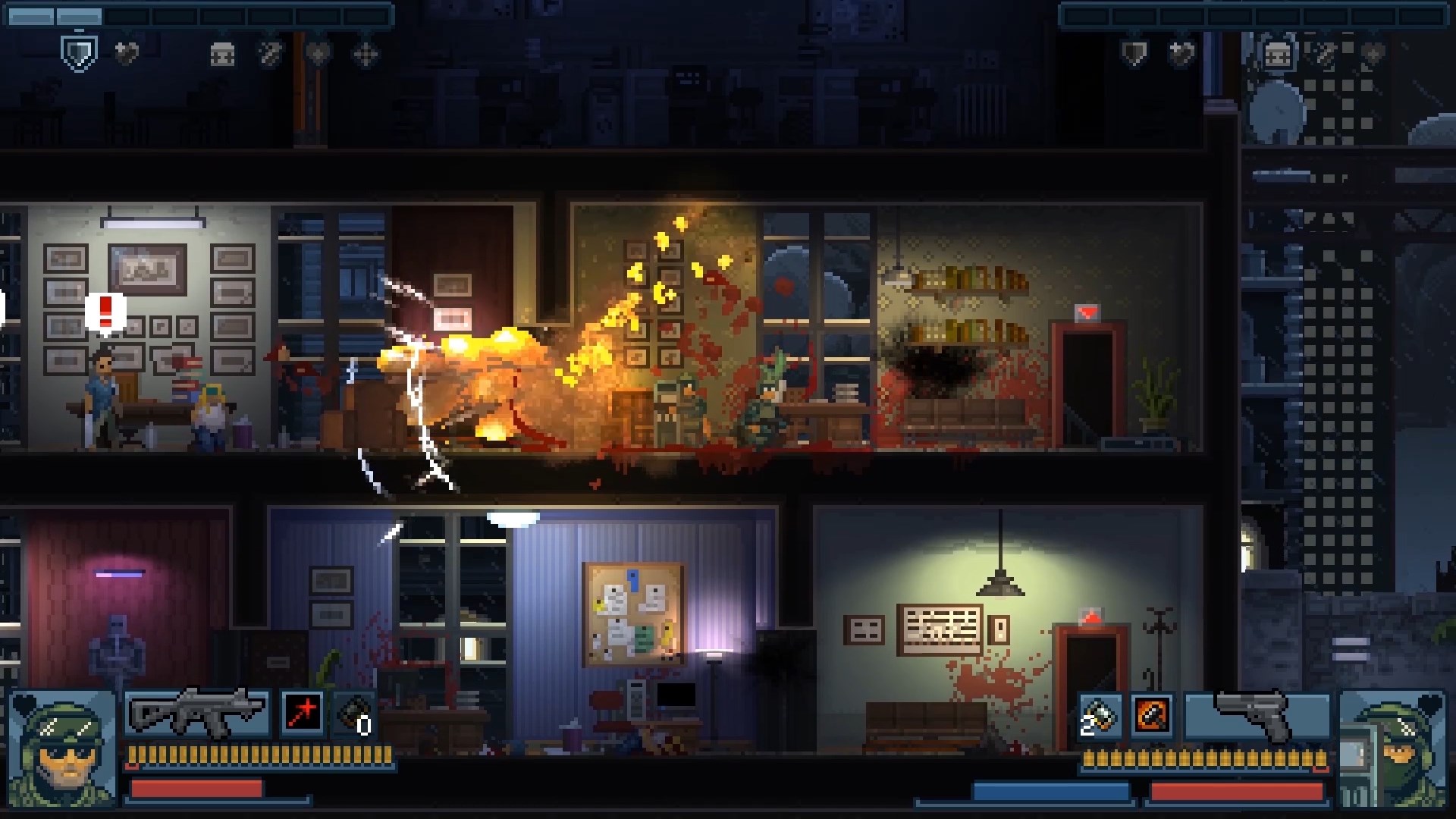Select the knife perk icon in the top-left bar

269,53
